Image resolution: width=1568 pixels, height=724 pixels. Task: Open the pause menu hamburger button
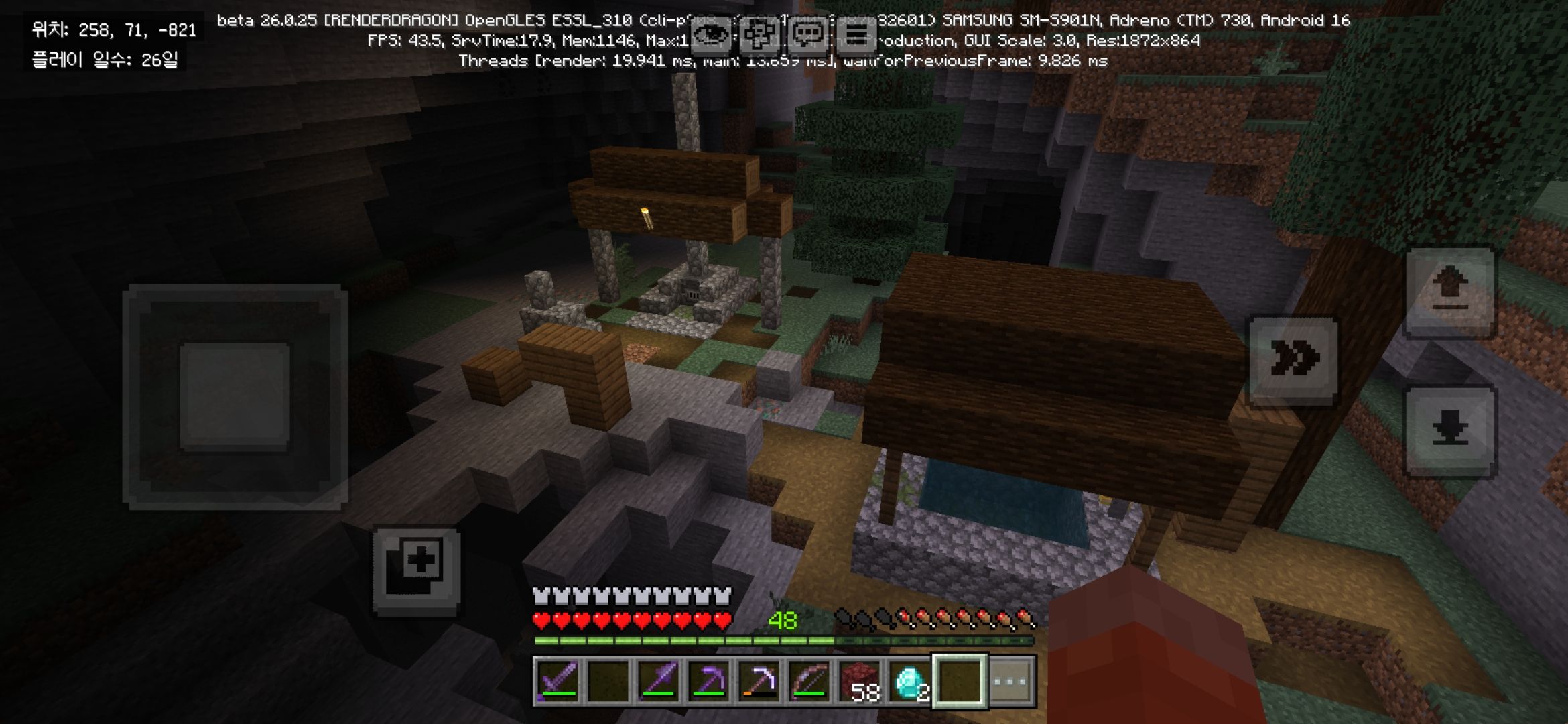856,35
